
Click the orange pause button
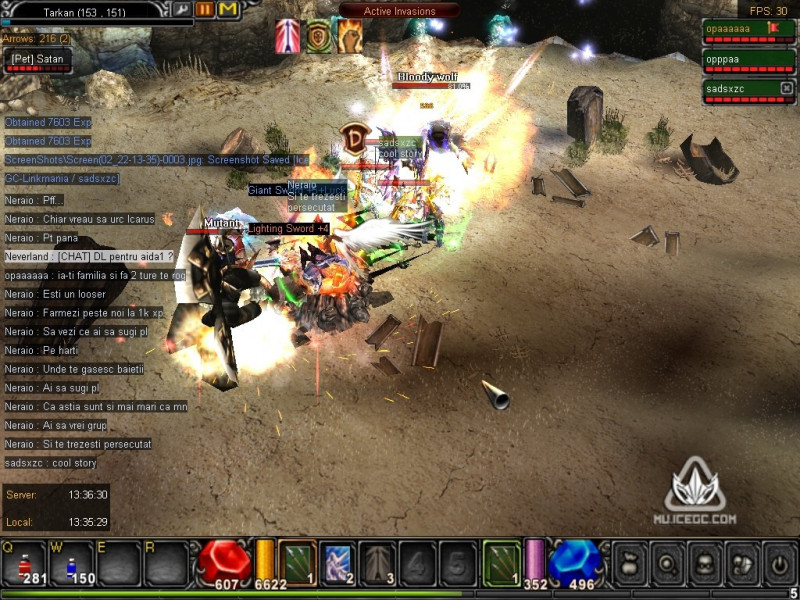point(205,9)
